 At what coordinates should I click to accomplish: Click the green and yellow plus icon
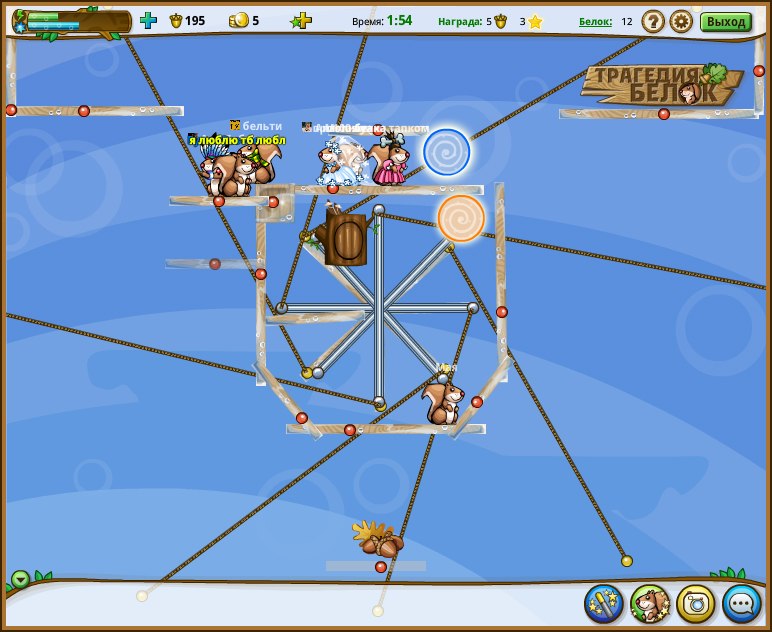(x=301, y=21)
